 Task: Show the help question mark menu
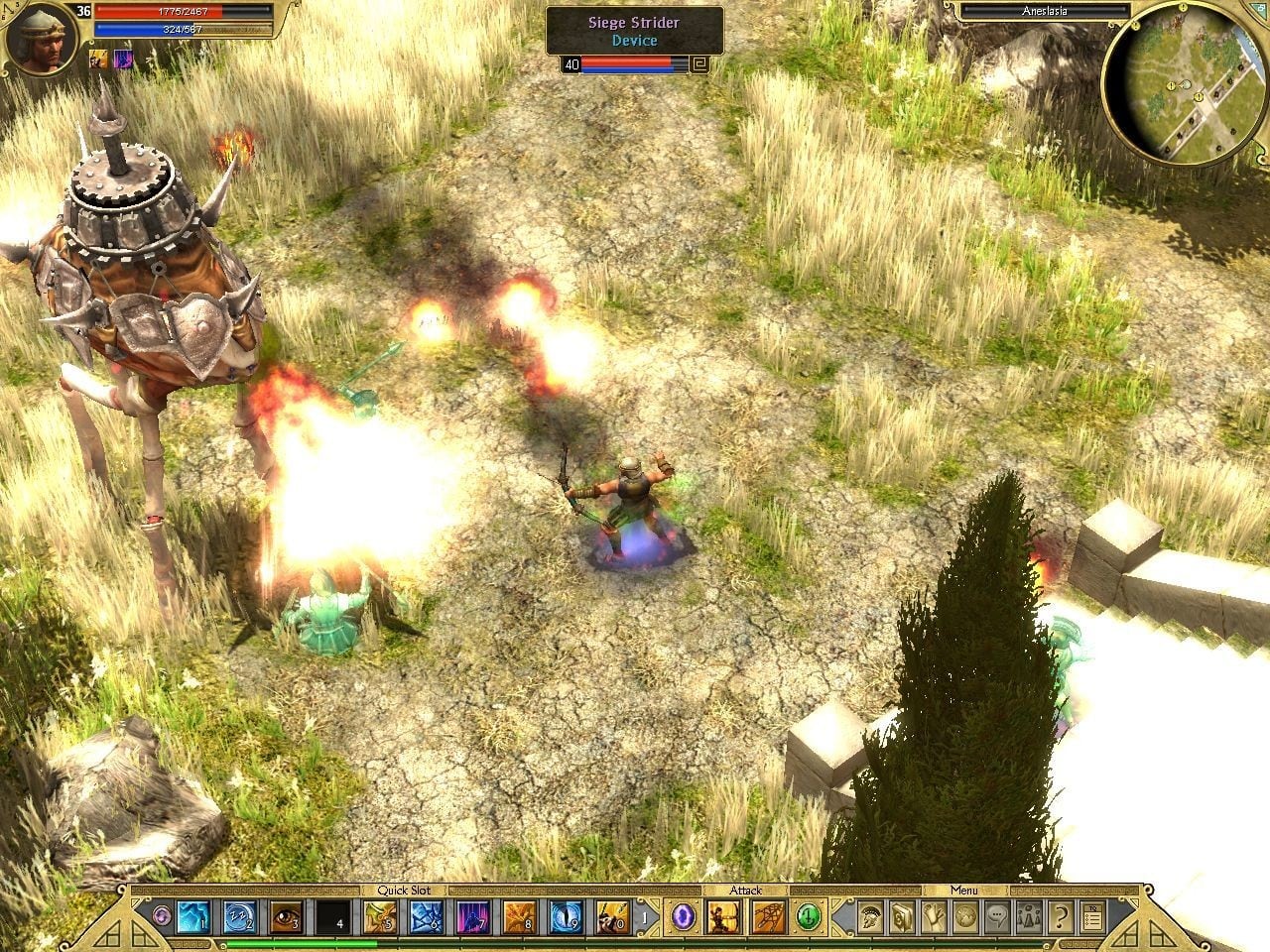(x=1060, y=917)
